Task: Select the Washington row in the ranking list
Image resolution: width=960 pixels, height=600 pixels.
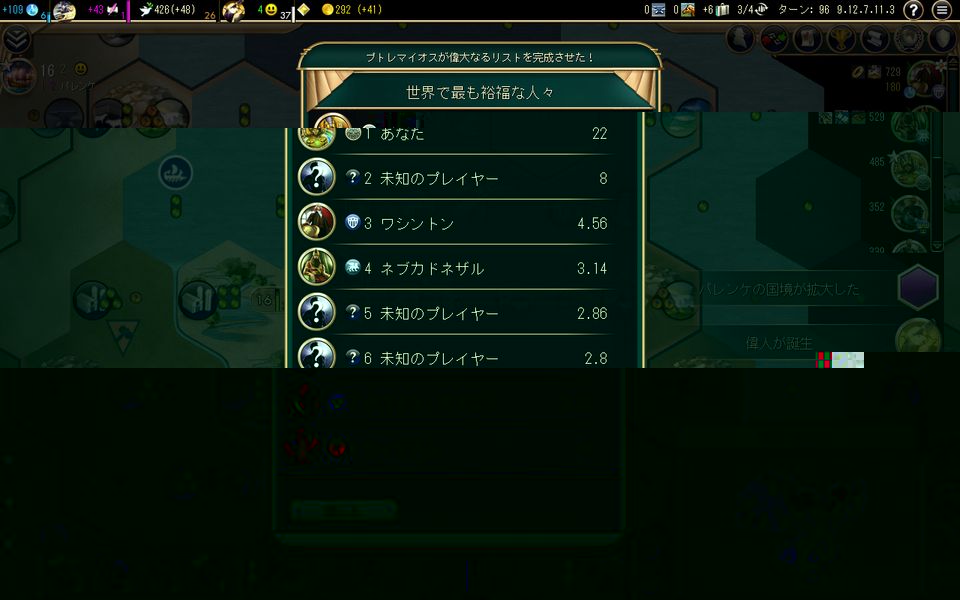Action: [x=470, y=223]
